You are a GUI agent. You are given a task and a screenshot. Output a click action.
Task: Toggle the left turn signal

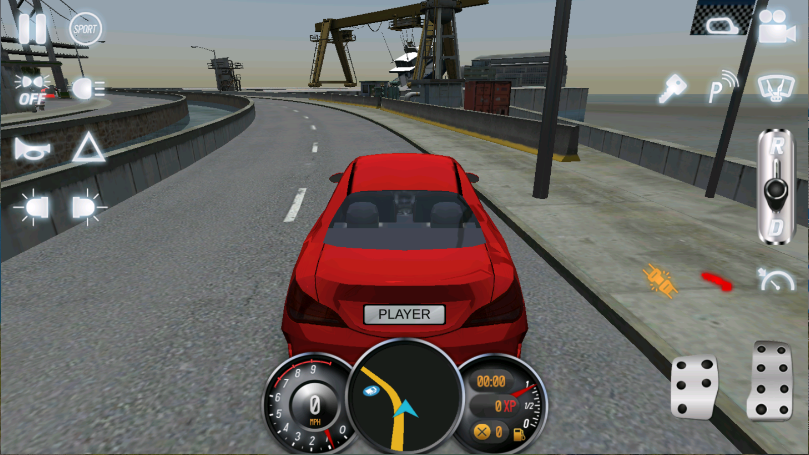pos(32,208)
